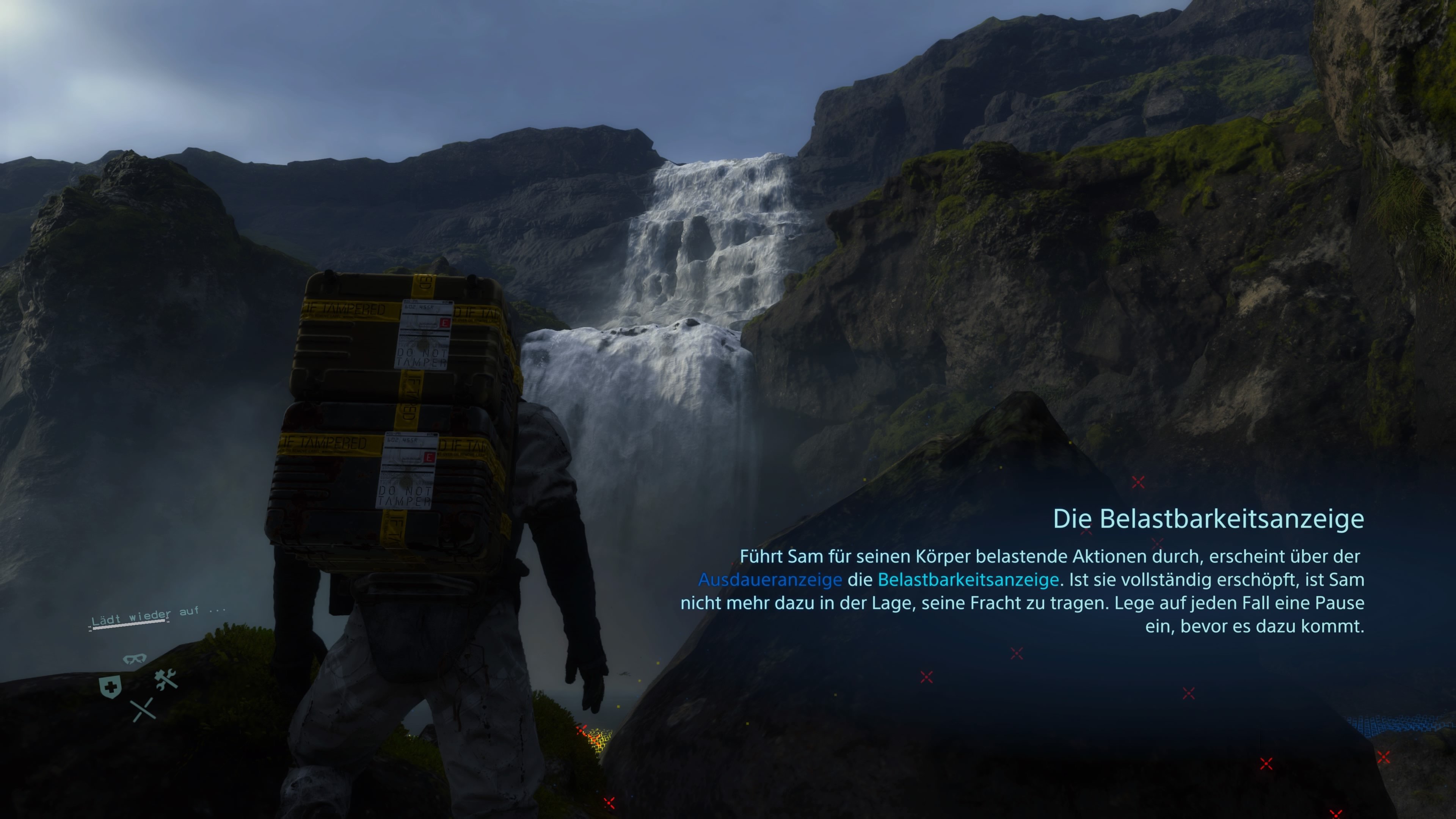Open the Ausdaueranzeige link in the tutorial text
This screenshot has width=1456, height=819.
tap(770, 579)
